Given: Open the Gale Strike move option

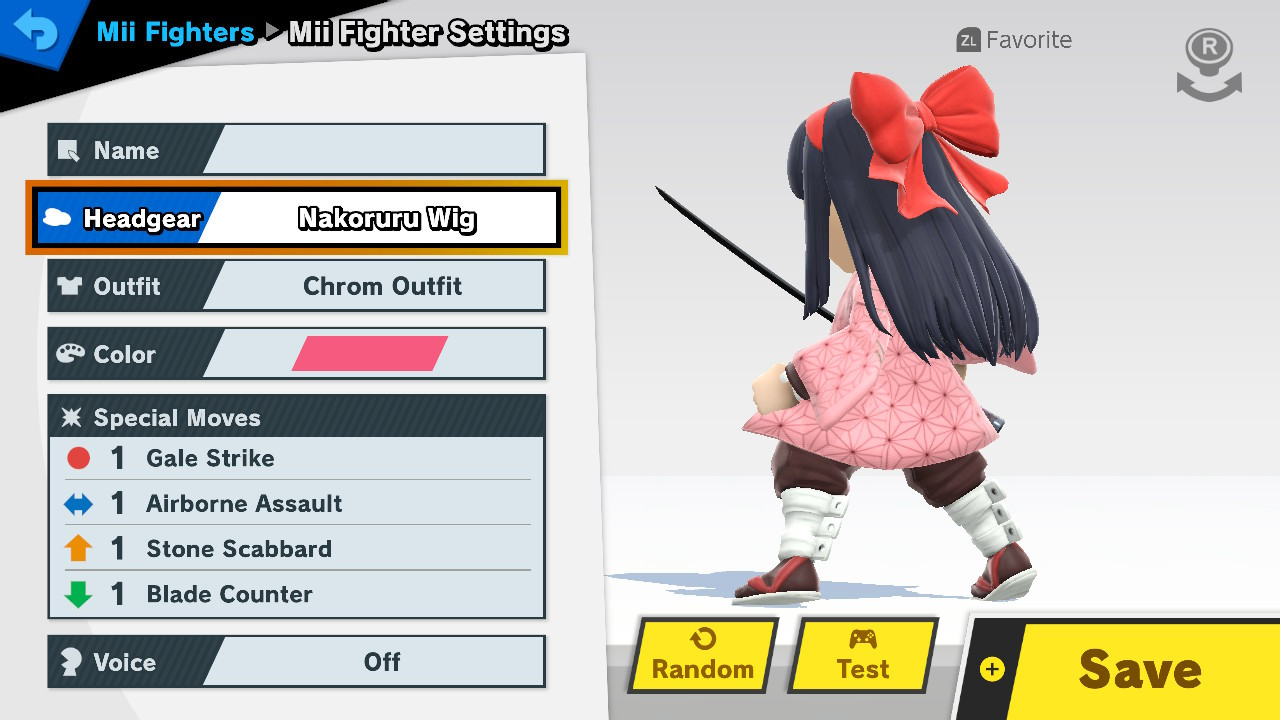Looking at the screenshot, I should [211, 458].
